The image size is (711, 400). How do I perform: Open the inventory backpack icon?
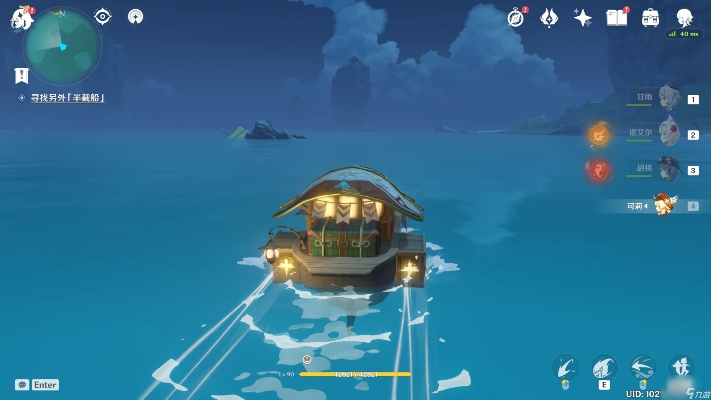650,17
